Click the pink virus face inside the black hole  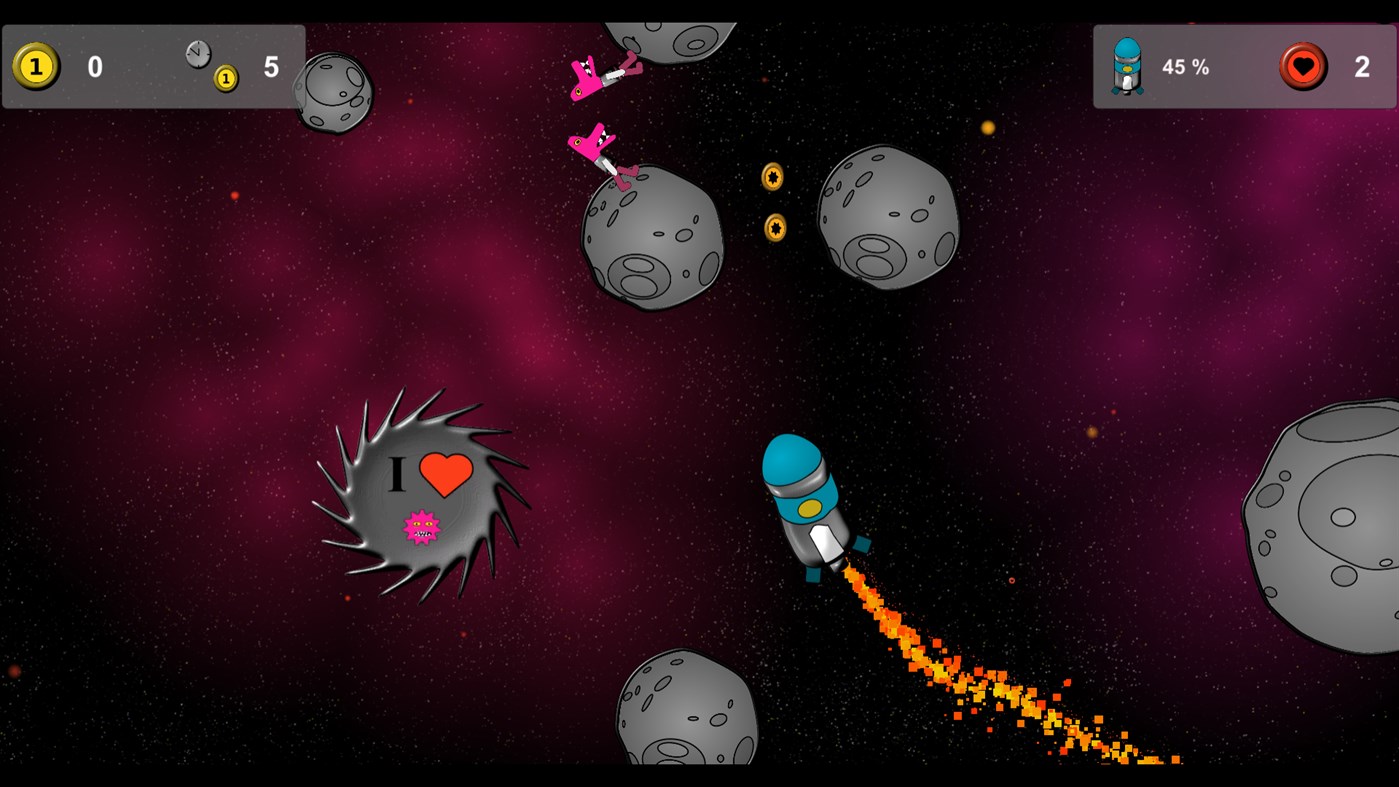421,527
